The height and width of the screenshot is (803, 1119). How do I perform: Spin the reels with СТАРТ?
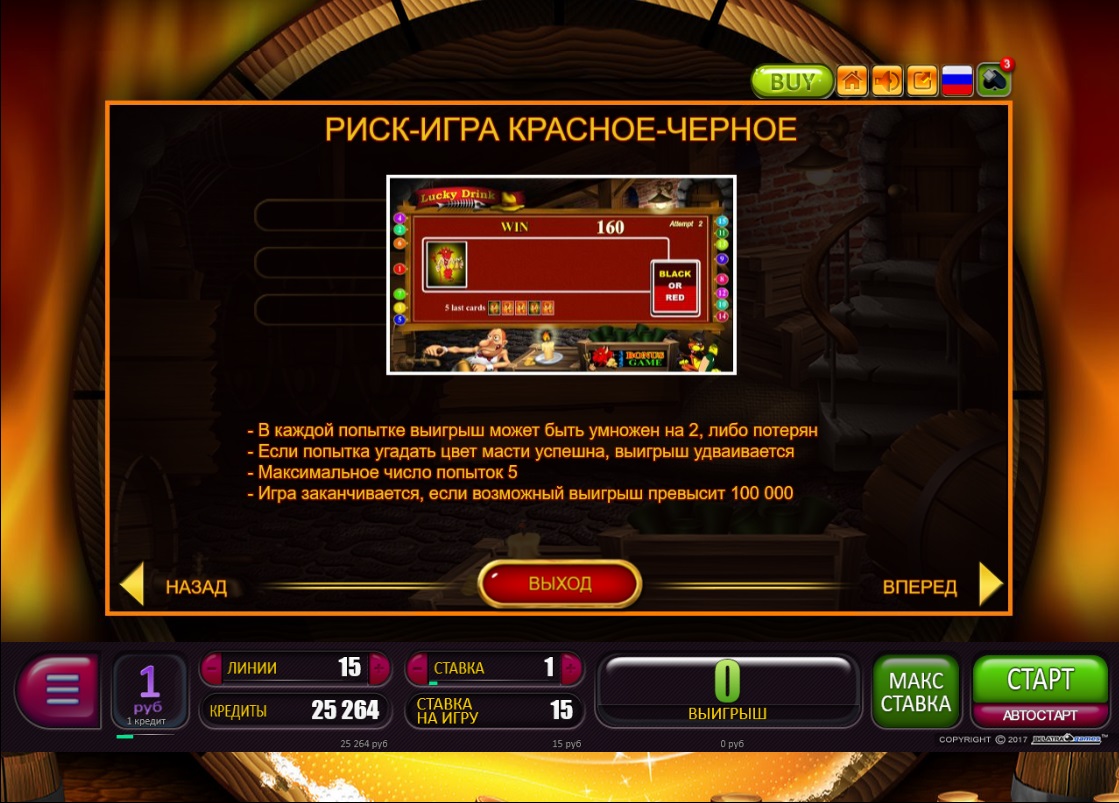pyautogui.click(x=1039, y=679)
